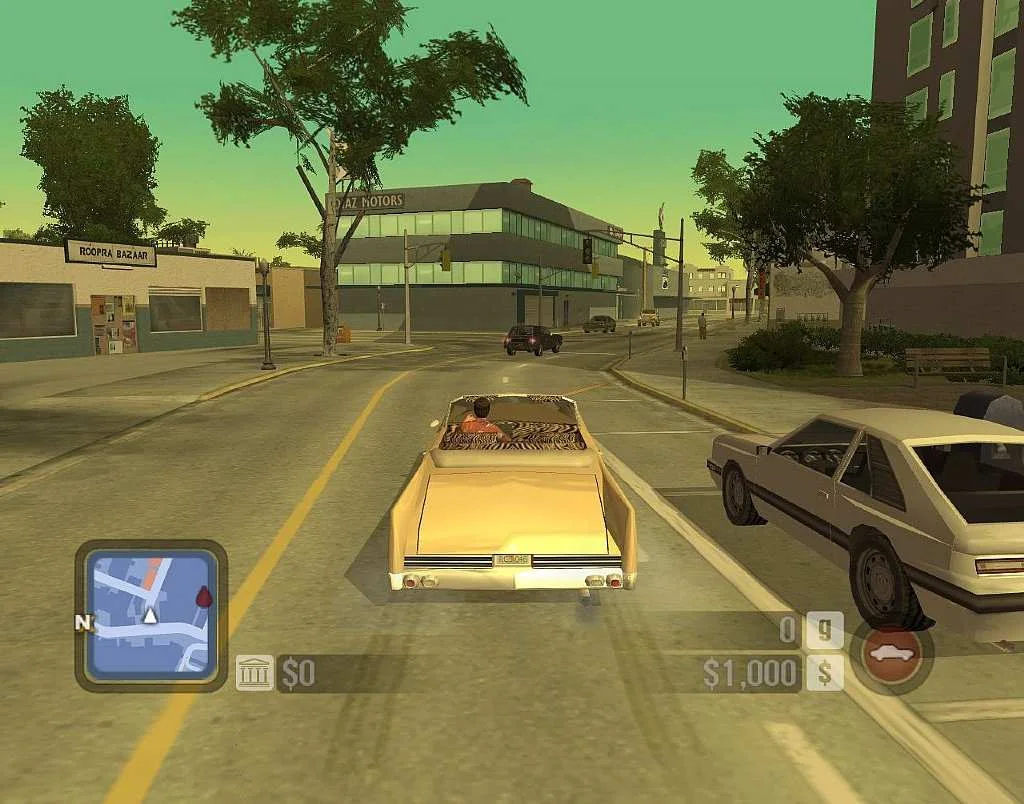Open the minimap in the corner
The width and height of the screenshot is (1024, 804).
(150, 616)
